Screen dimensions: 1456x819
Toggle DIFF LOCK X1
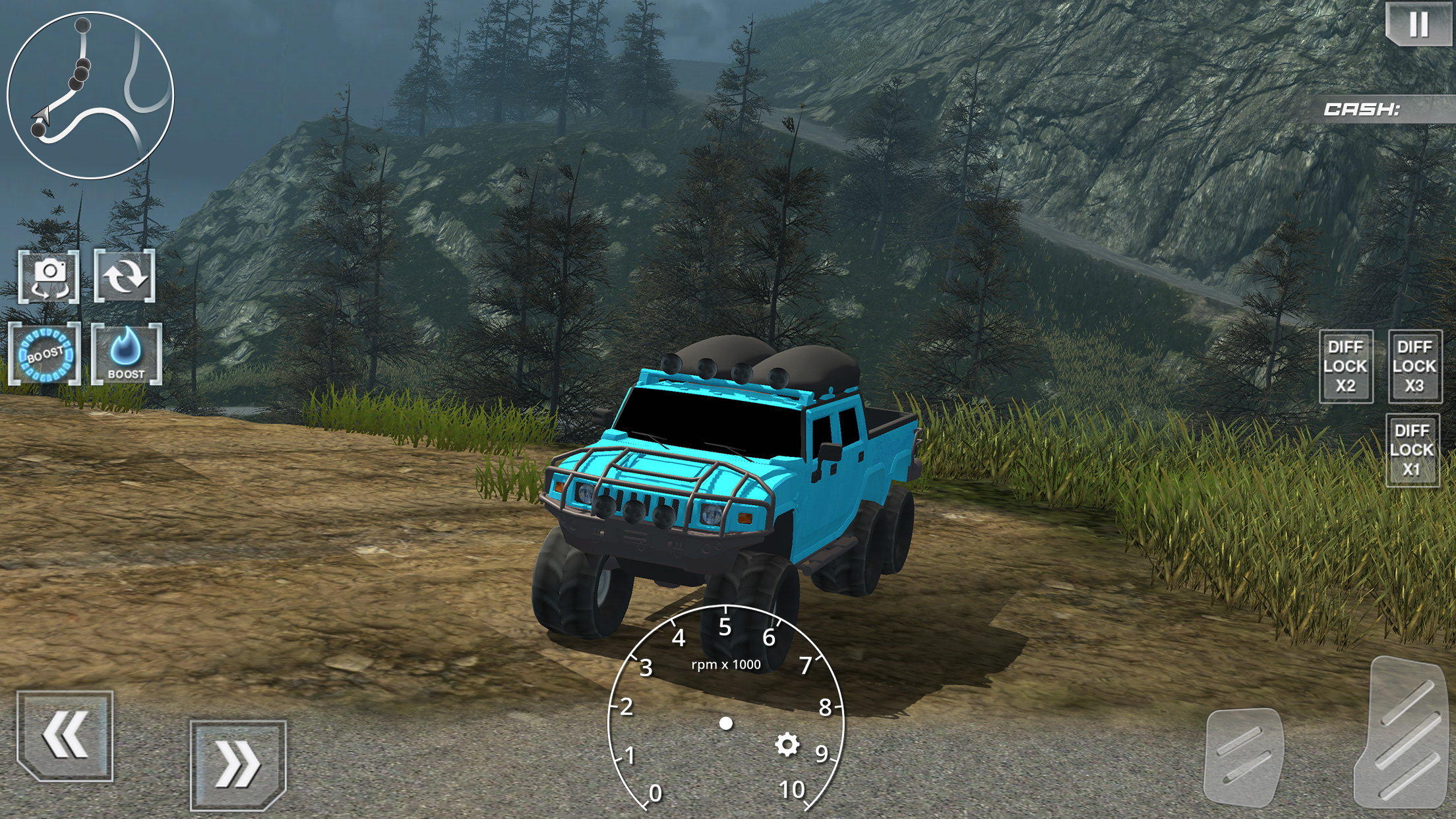pyautogui.click(x=1412, y=450)
